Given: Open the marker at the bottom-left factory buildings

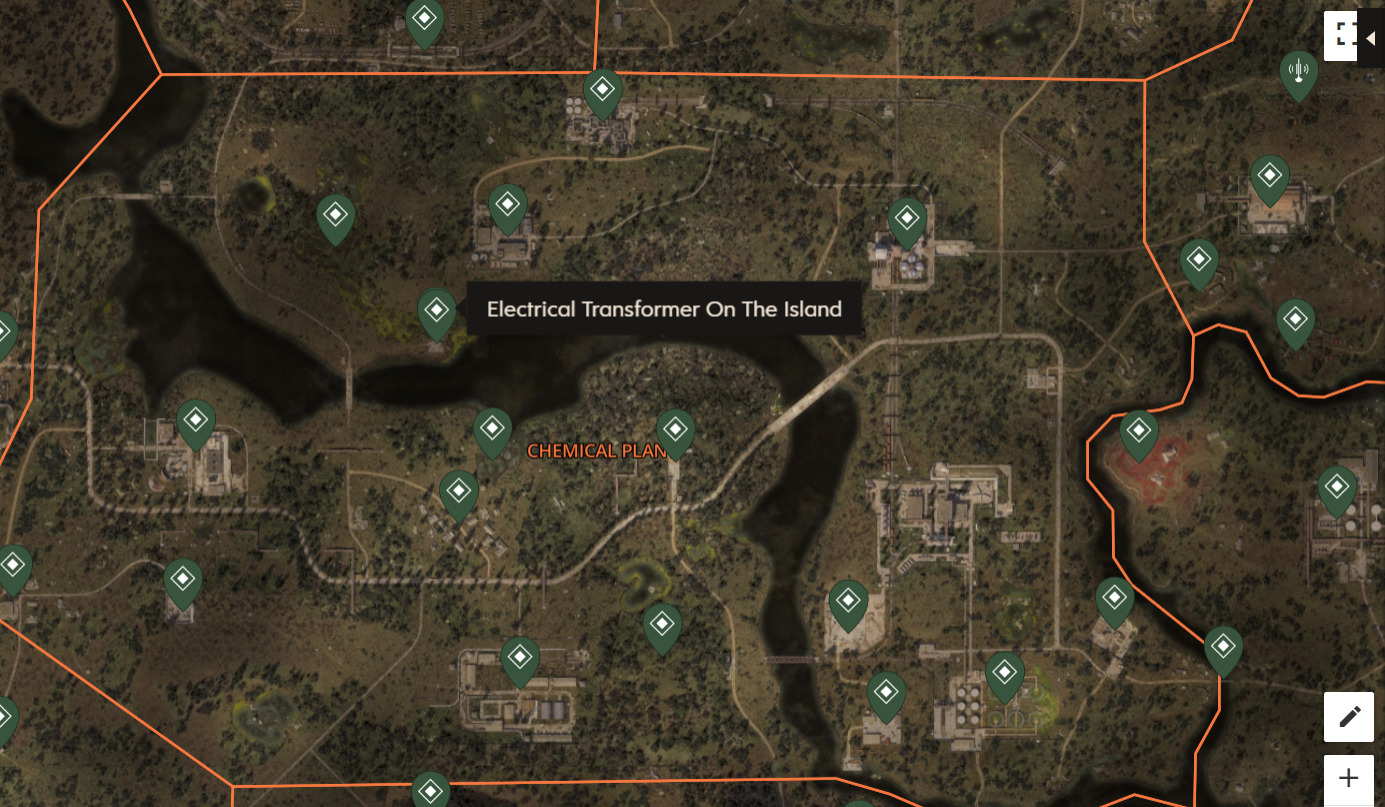Looking at the screenshot, I should tap(519, 659).
